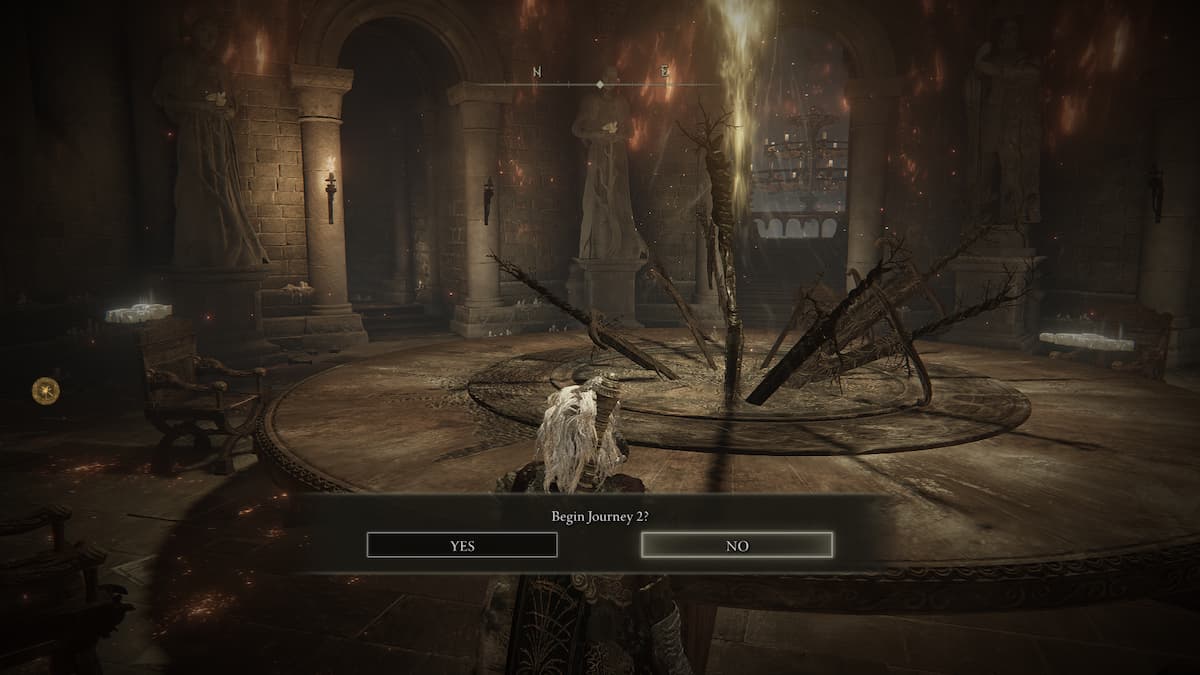
Task: Confirm YES to begin Journey 2
Action: coord(462,545)
